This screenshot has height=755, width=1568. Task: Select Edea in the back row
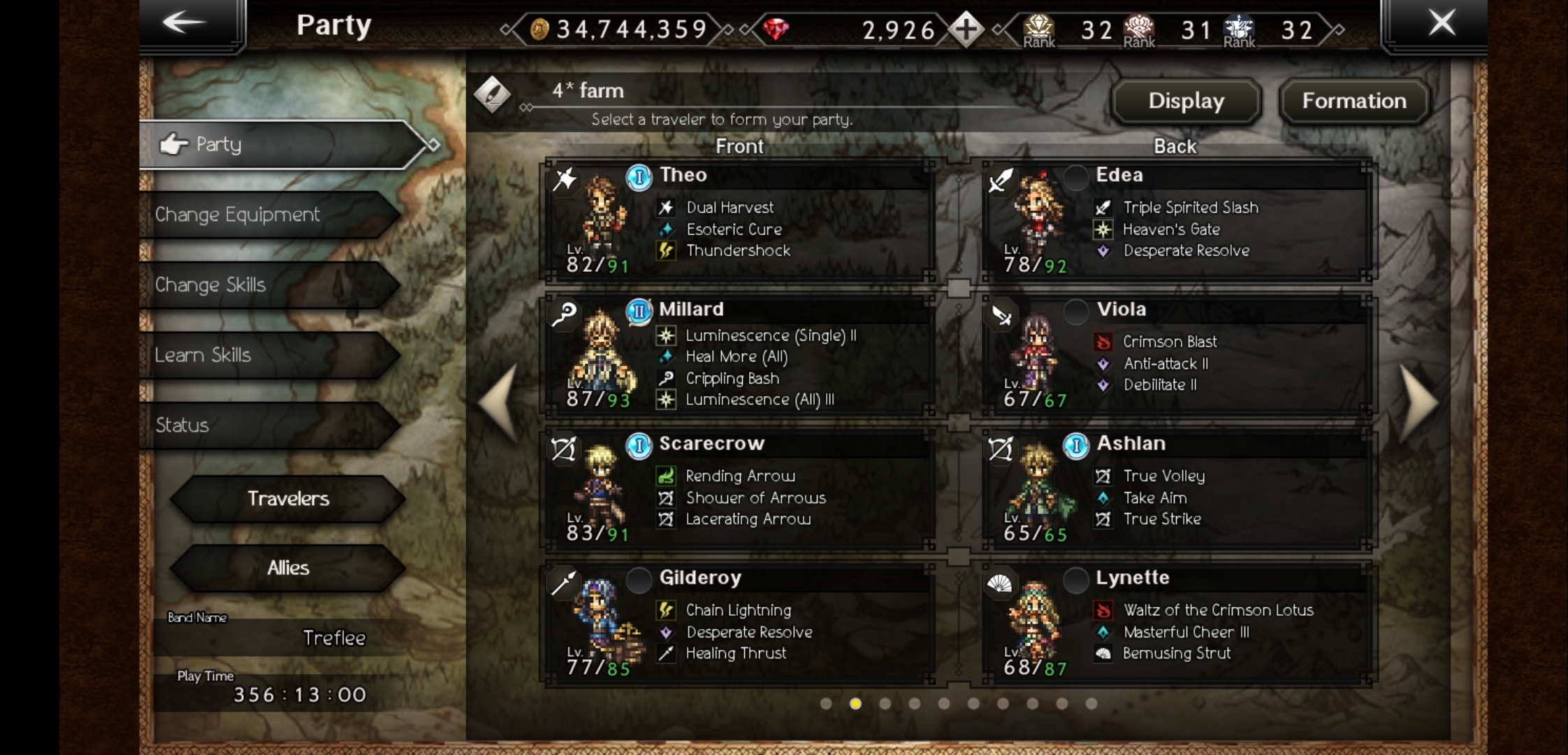(1177, 221)
